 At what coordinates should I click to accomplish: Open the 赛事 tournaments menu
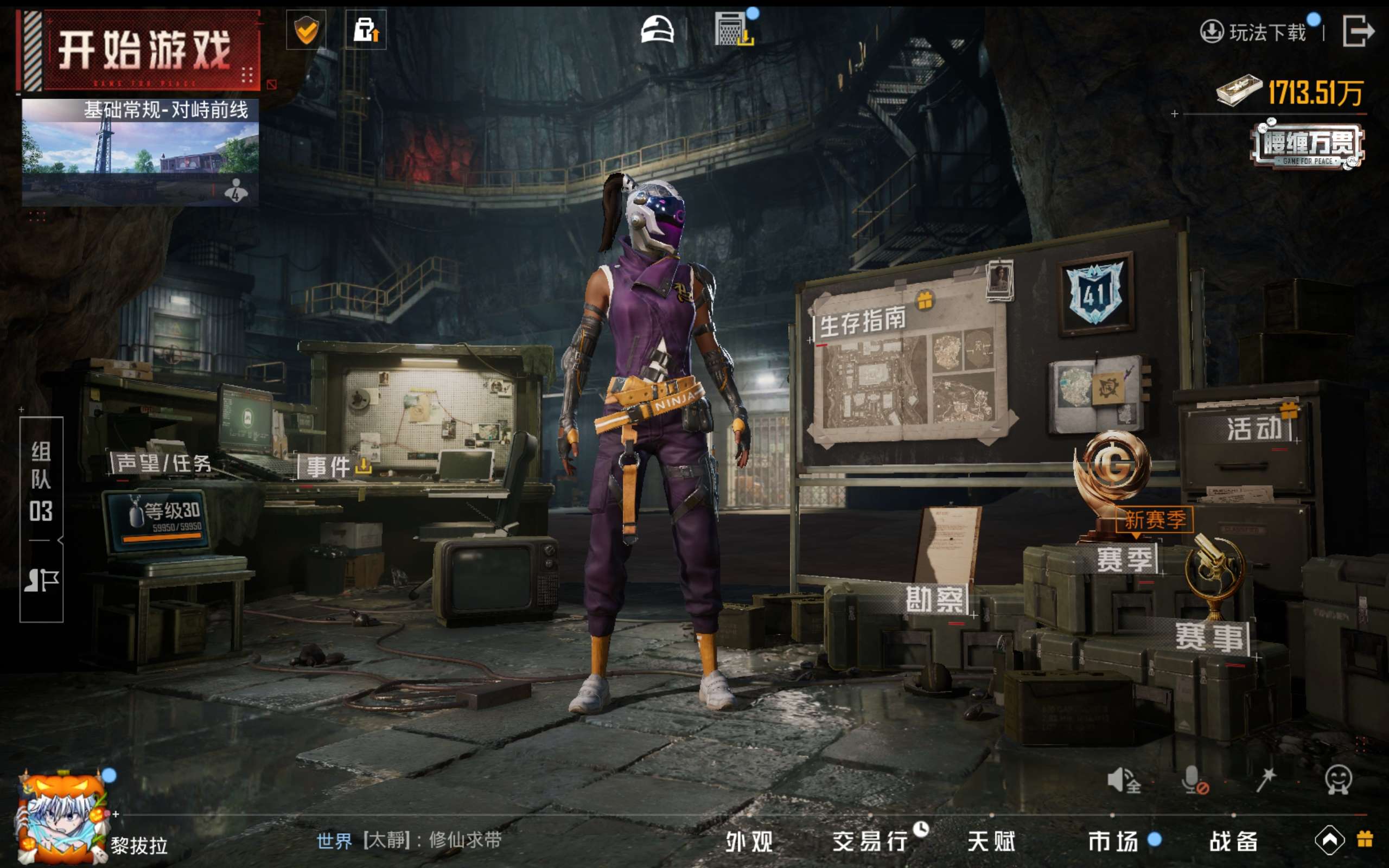click(1210, 637)
